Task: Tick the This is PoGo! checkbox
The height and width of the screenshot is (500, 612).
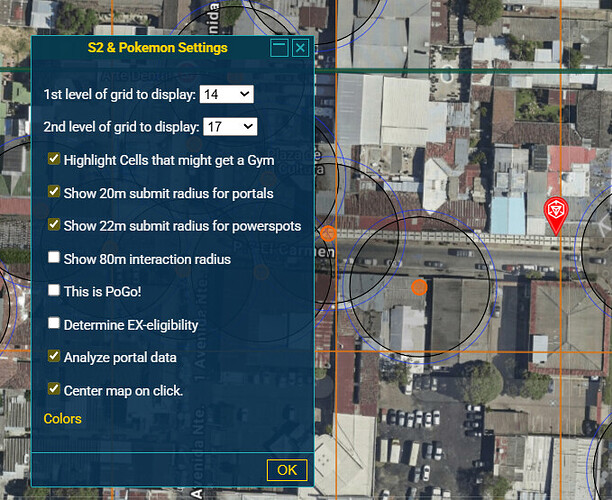Action: coord(54,290)
